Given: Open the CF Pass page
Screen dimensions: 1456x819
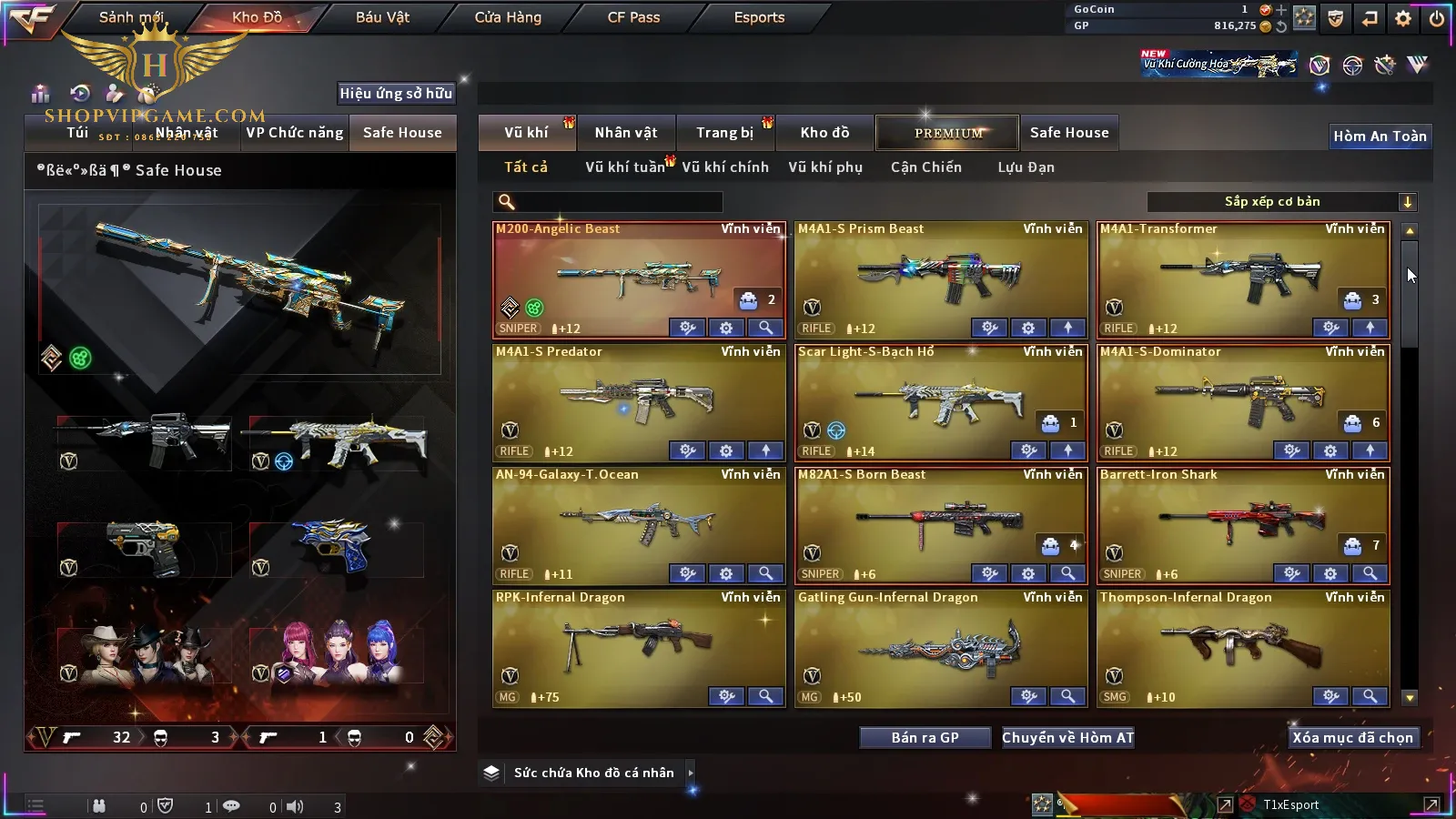Looking at the screenshot, I should [x=633, y=17].
